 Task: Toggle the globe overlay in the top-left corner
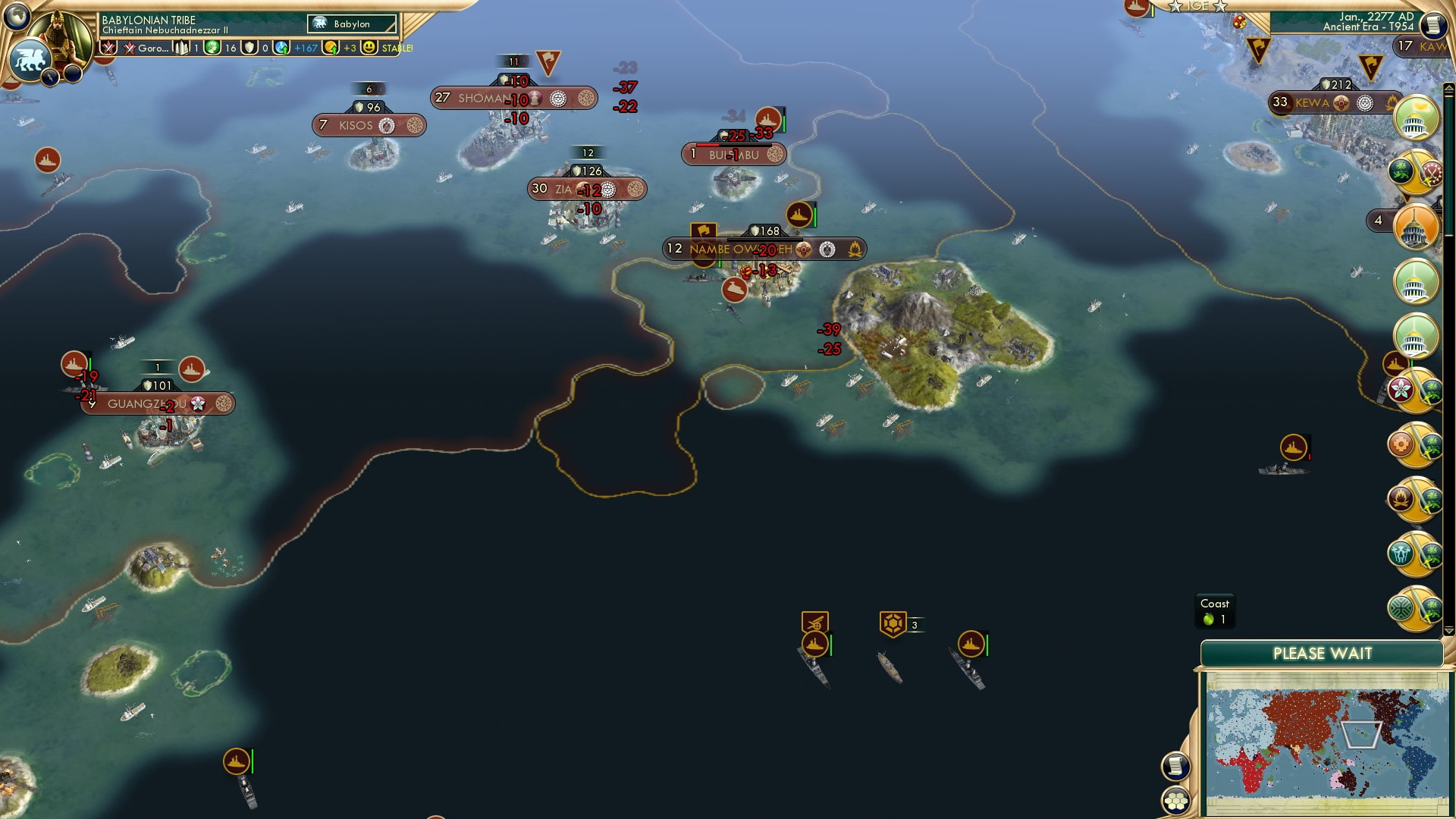tap(16, 17)
